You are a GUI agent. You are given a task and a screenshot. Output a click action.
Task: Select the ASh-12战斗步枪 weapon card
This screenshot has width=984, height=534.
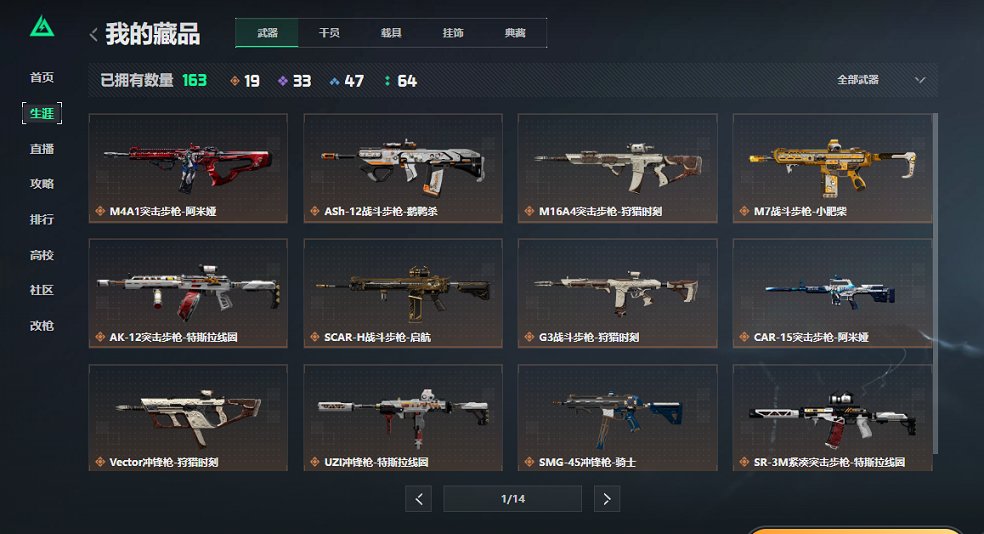pos(402,167)
